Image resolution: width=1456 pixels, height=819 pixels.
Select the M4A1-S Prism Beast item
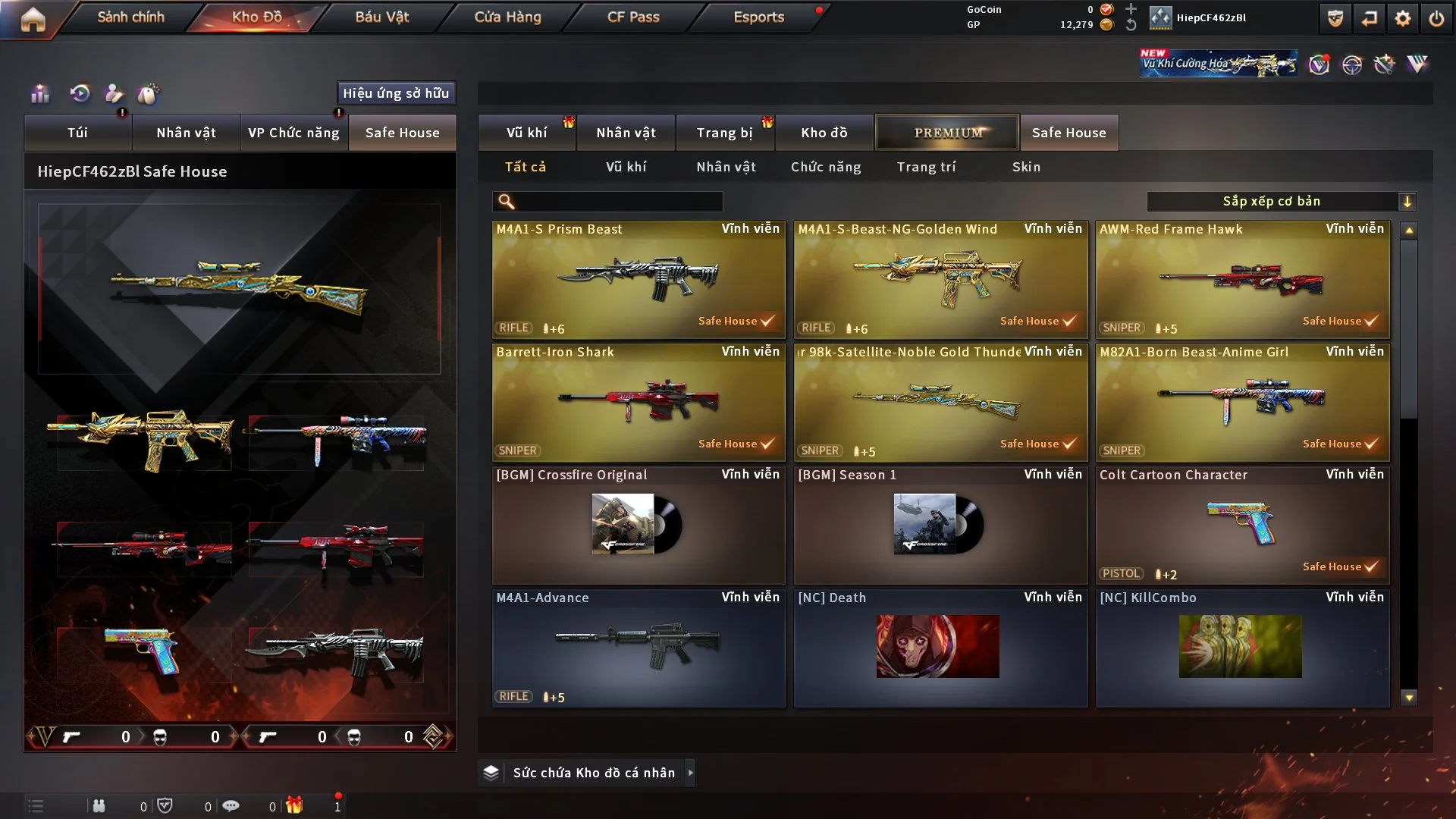click(639, 279)
